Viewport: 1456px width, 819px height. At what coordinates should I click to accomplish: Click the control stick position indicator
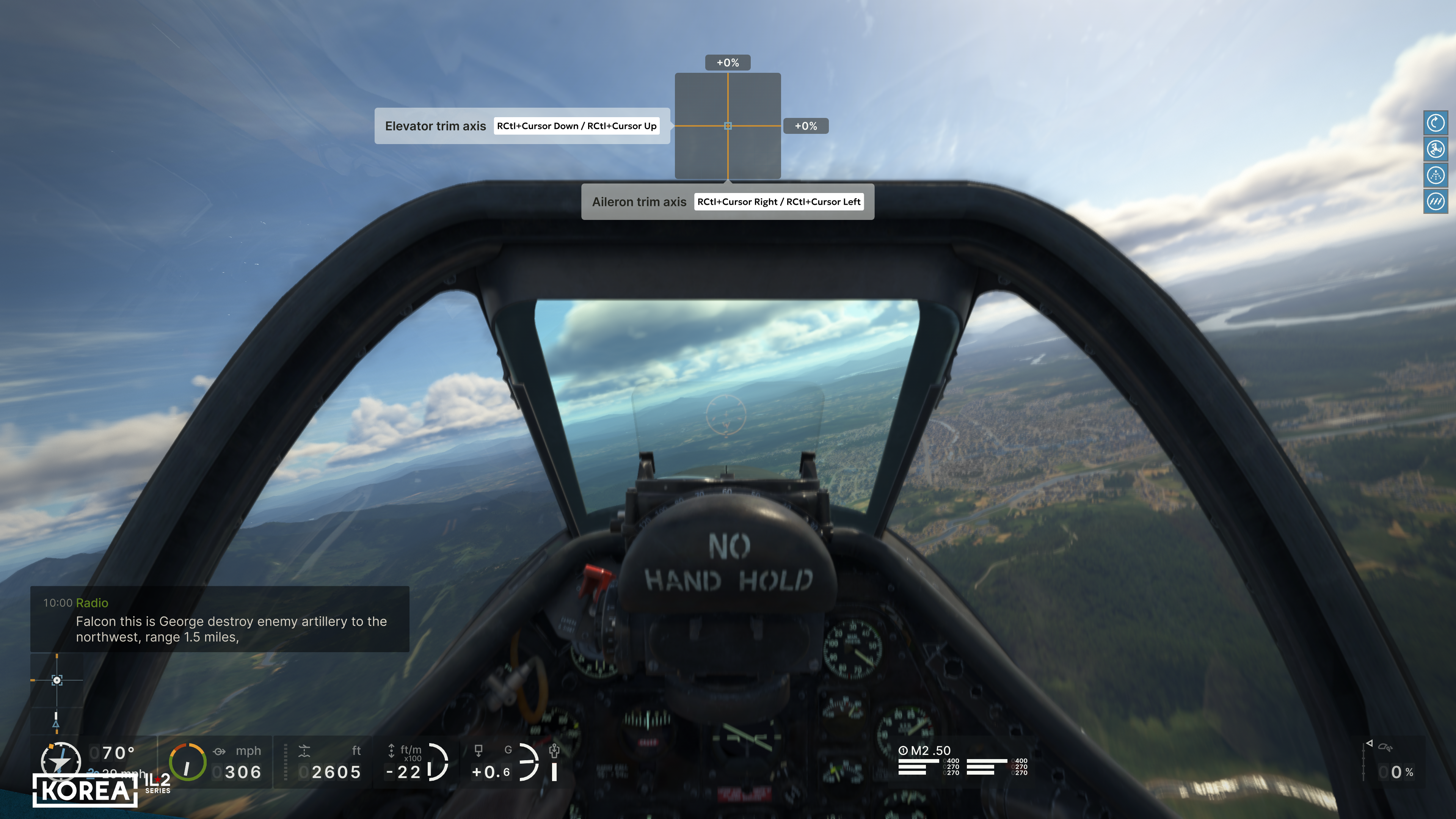click(x=56, y=680)
